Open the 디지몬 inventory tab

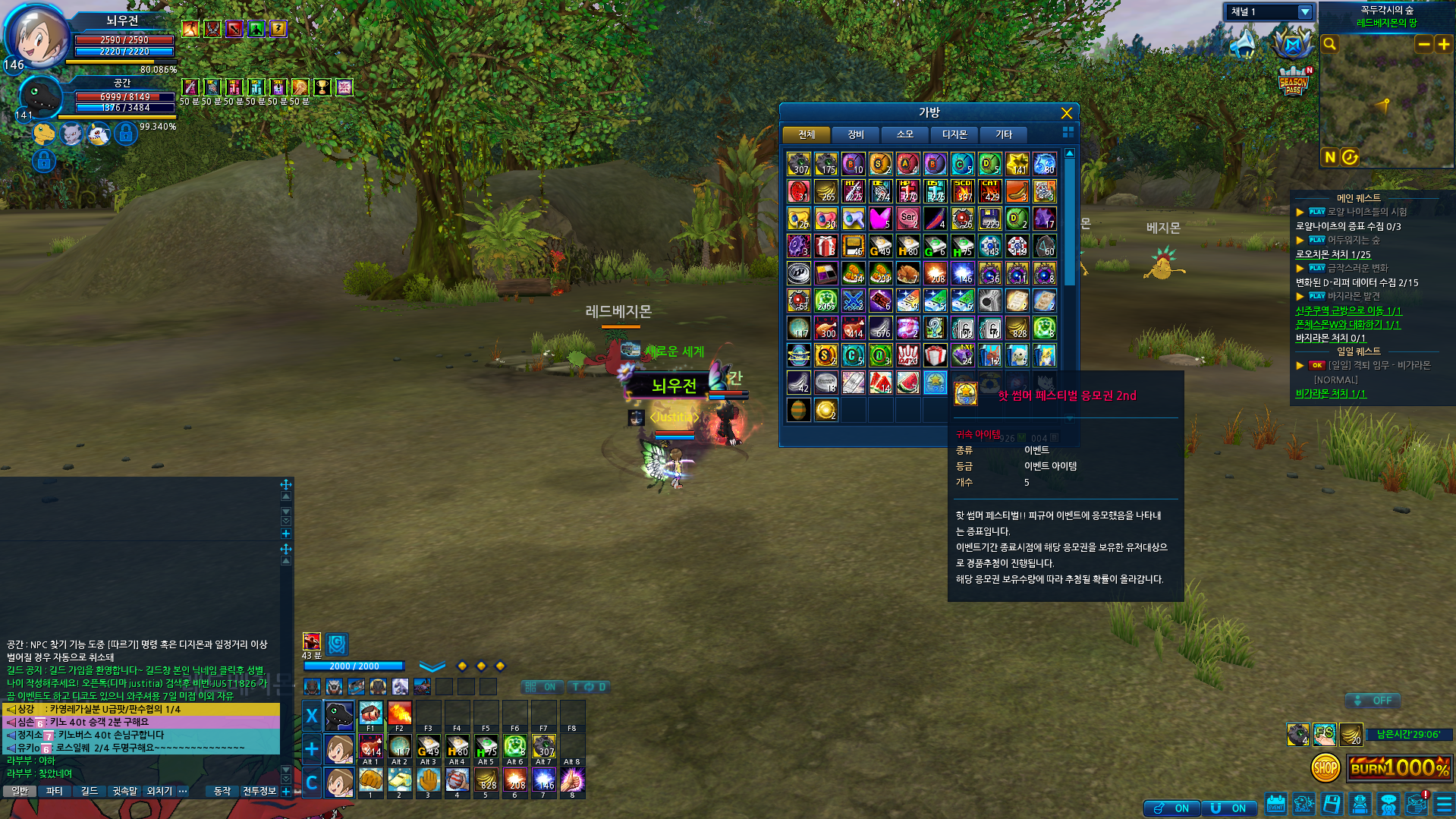(954, 134)
